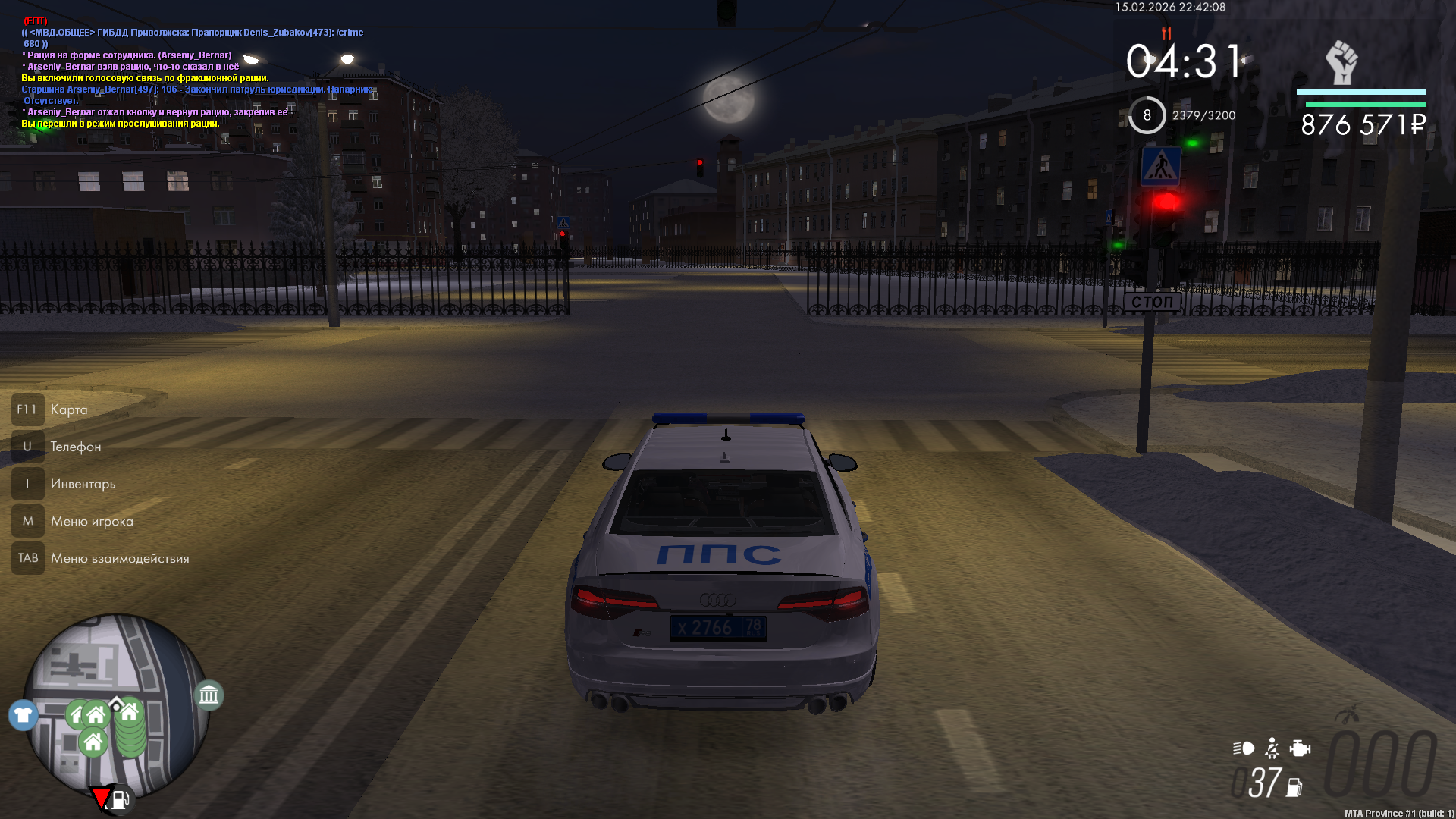Open Меню взаимодействия interaction menu
Viewport: 1456px width, 819px height.
coord(119,558)
